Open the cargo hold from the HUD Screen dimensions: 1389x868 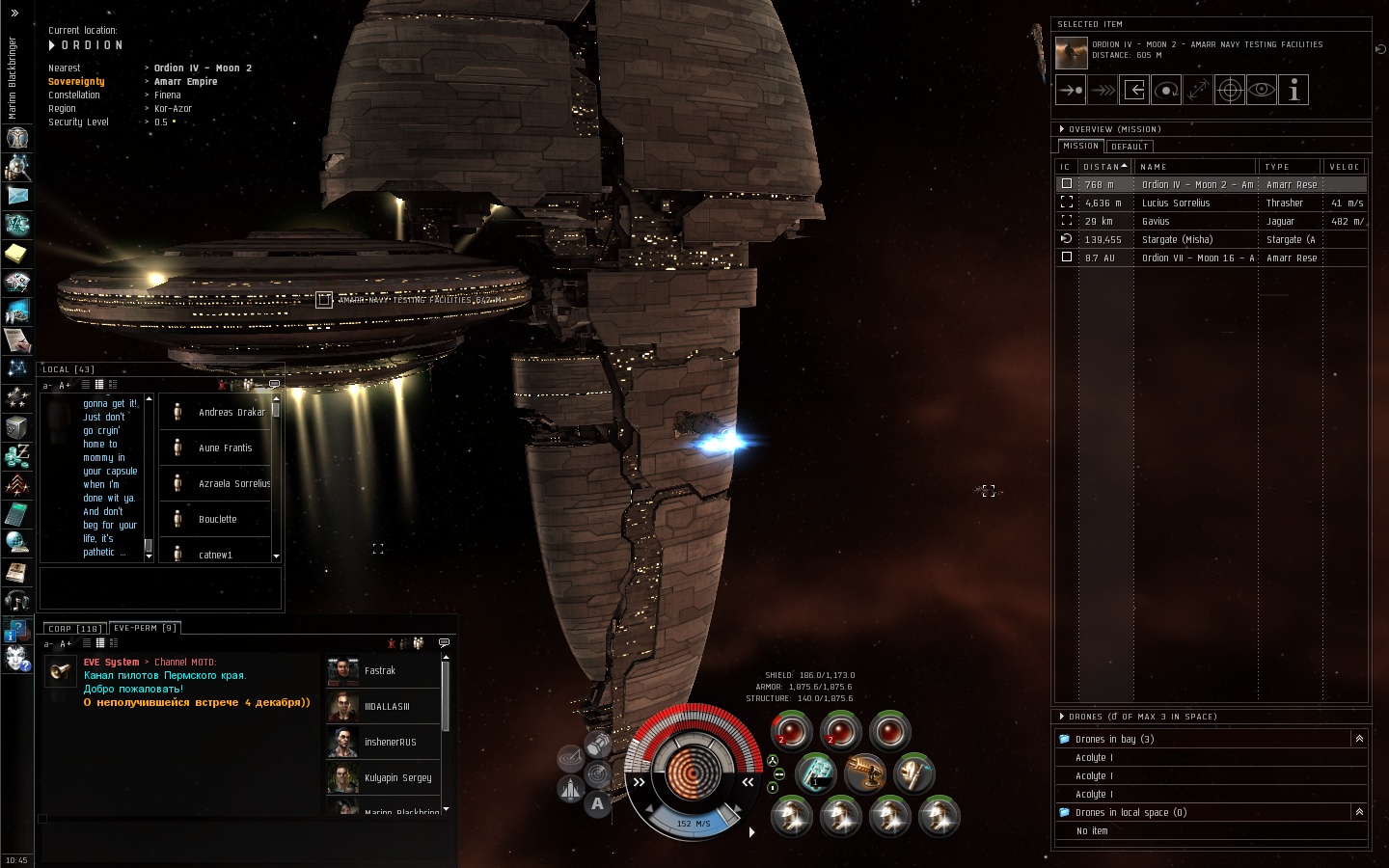pos(597,744)
